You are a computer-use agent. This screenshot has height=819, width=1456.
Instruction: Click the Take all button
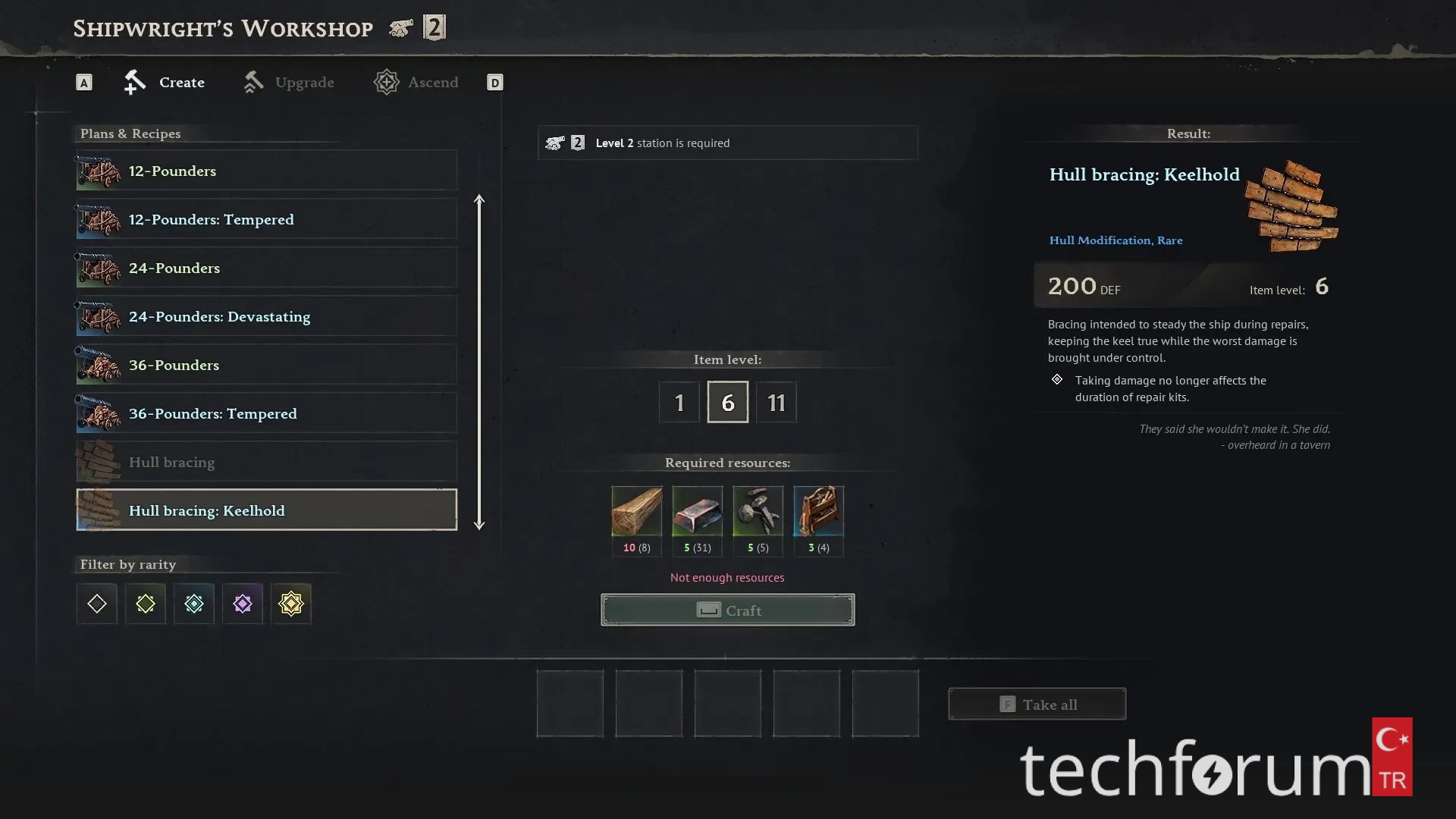coord(1037,704)
